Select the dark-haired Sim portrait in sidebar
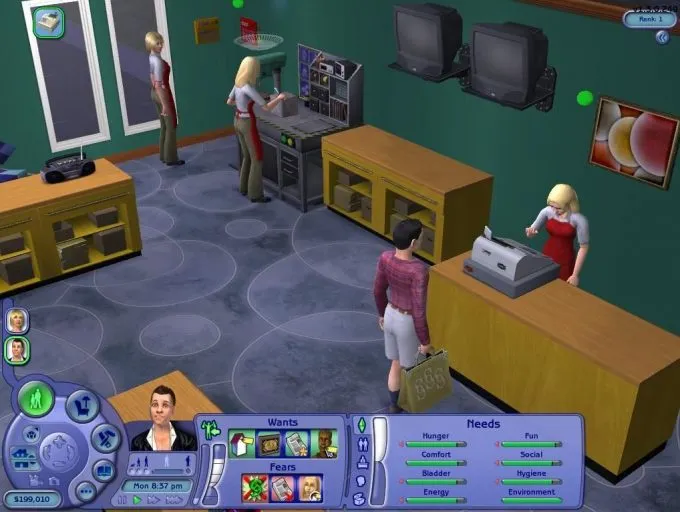The image size is (680, 512). point(17,350)
